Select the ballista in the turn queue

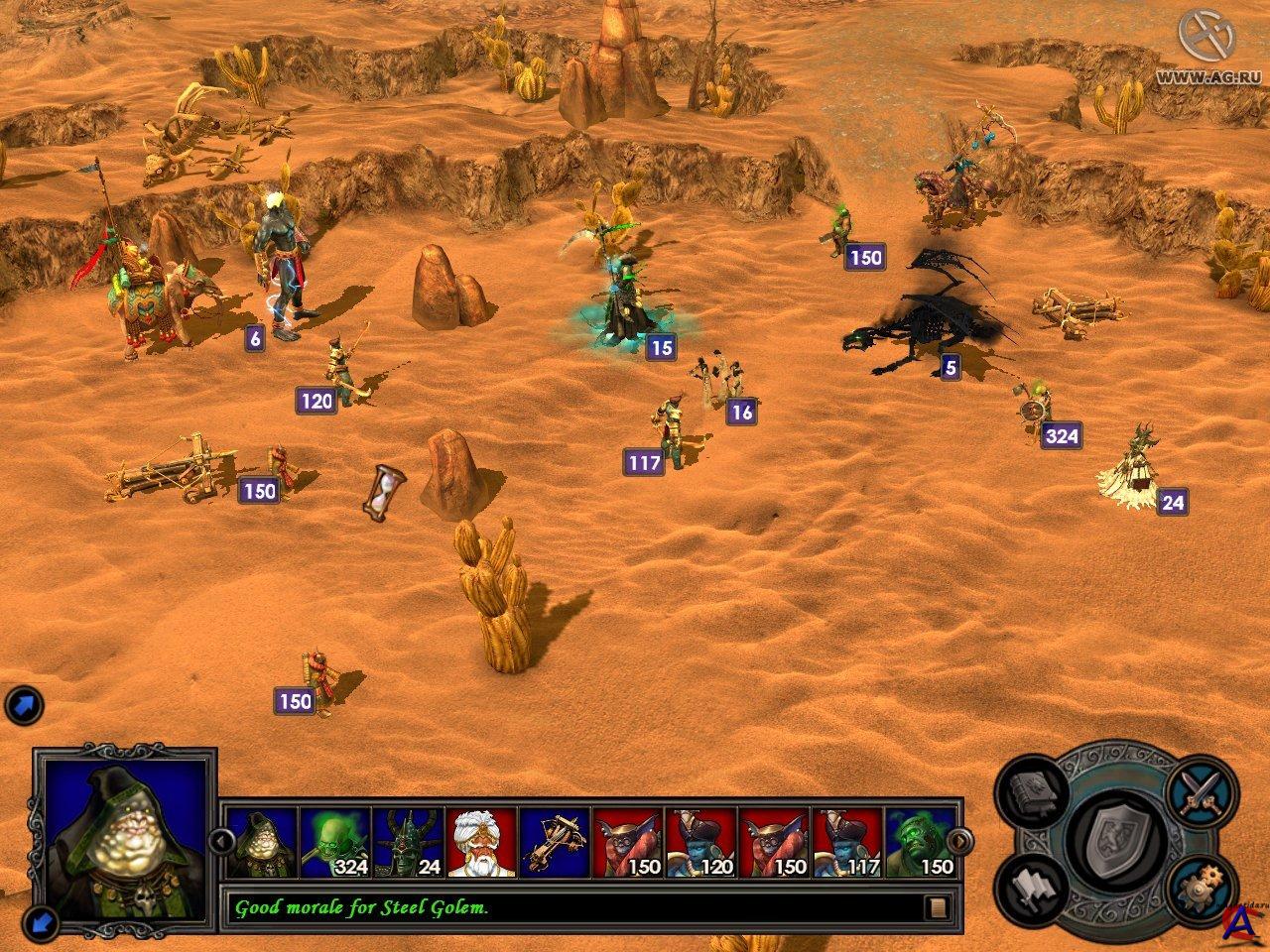click(x=555, y=842)
